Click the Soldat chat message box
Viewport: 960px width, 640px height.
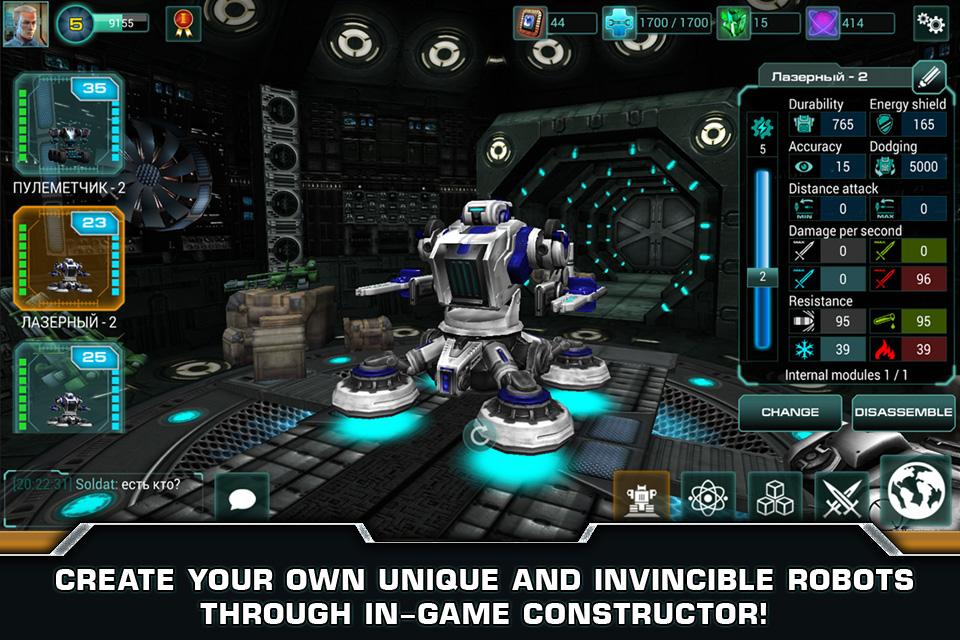[x=102, y=485]
